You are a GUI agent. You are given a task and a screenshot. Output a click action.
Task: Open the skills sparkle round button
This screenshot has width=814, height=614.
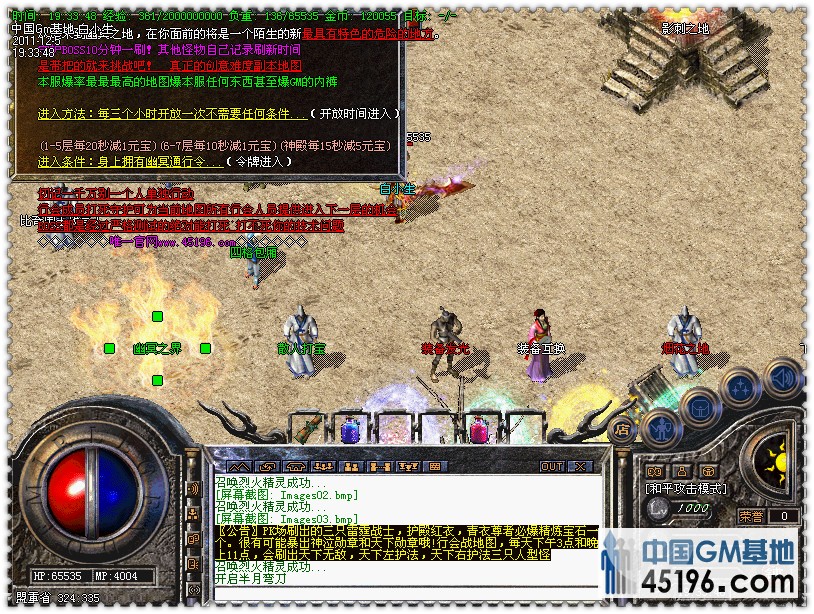[742, 389]
